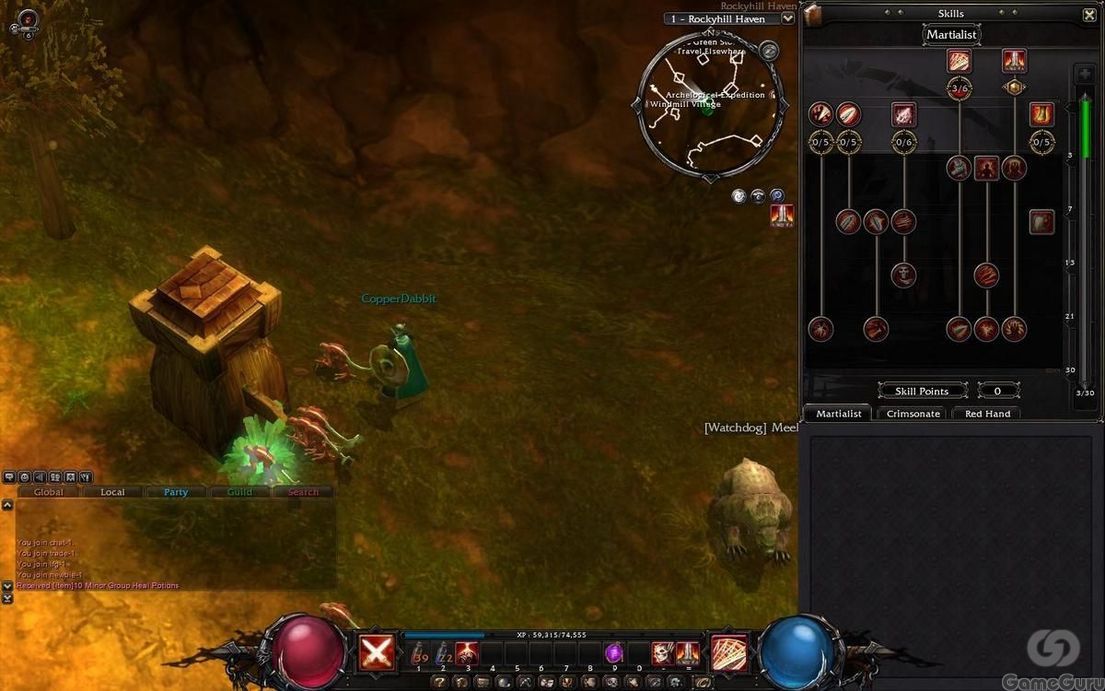Screen dimensions: 1105x691
Task: Open the Rockyhill Haven zone dropdown
Action: pos(788,18)
